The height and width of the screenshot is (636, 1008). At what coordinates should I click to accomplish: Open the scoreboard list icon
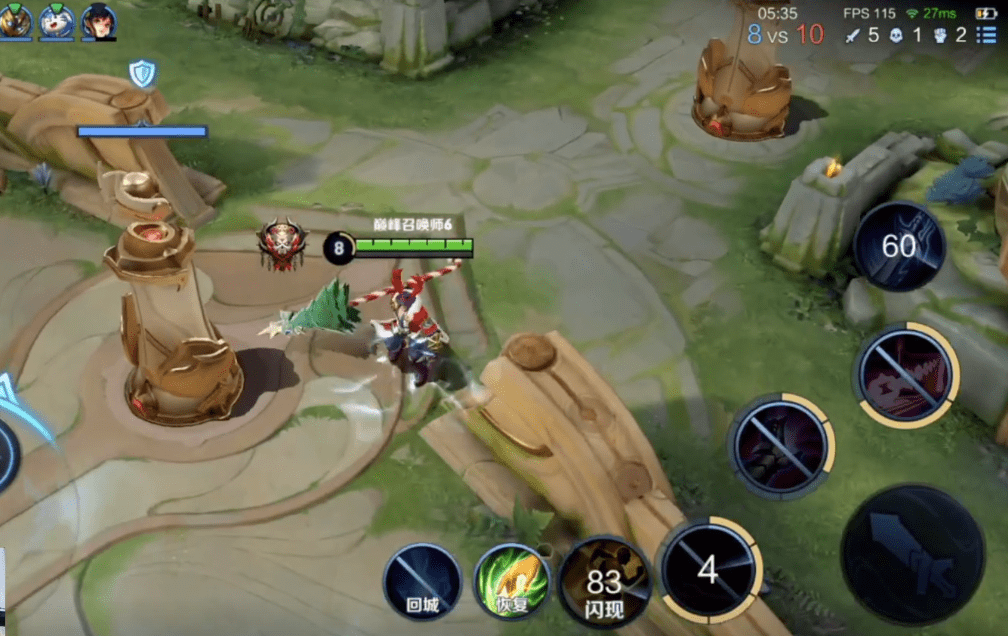tap(987, 36)
